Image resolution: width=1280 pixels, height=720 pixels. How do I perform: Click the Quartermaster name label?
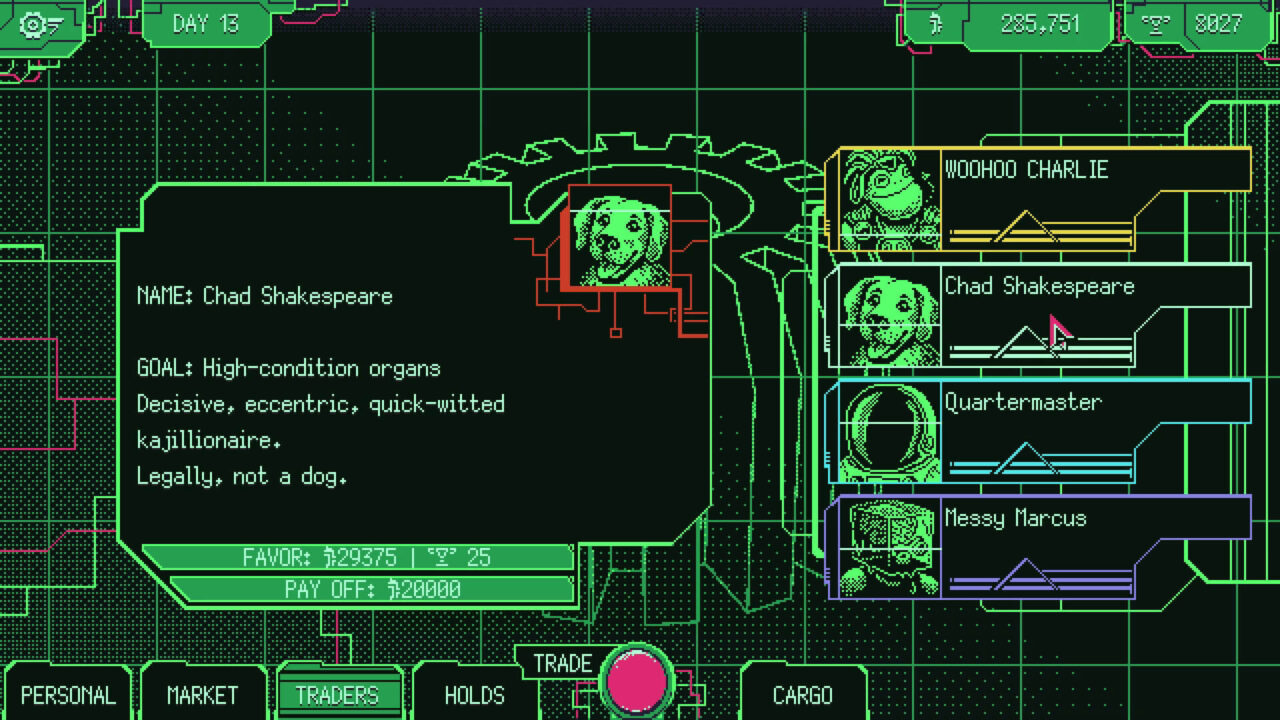pos(1024,402)
